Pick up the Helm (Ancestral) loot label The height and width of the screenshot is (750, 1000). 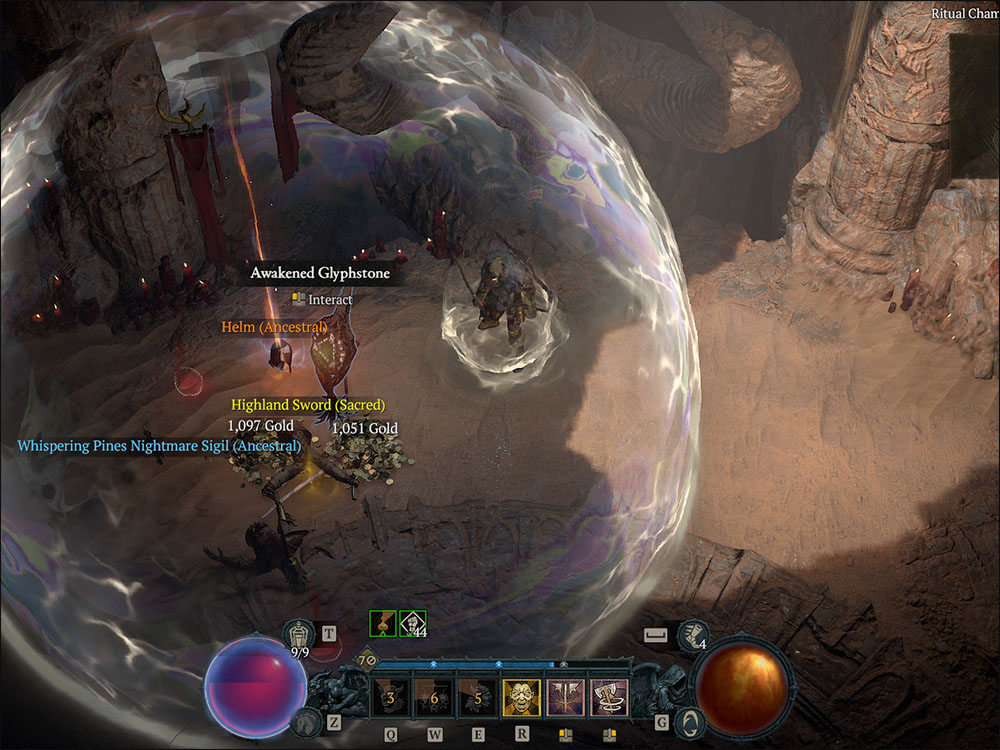pyautogui.click(x=274, y=327)
